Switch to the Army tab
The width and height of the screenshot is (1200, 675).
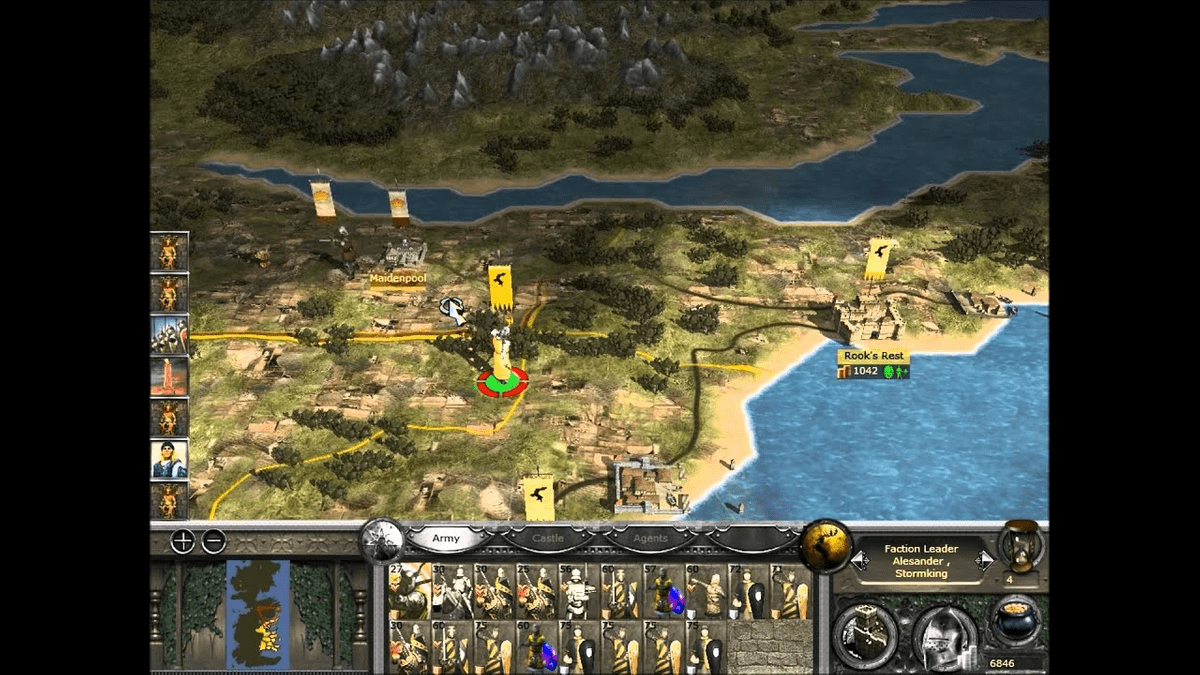(446, 539)
